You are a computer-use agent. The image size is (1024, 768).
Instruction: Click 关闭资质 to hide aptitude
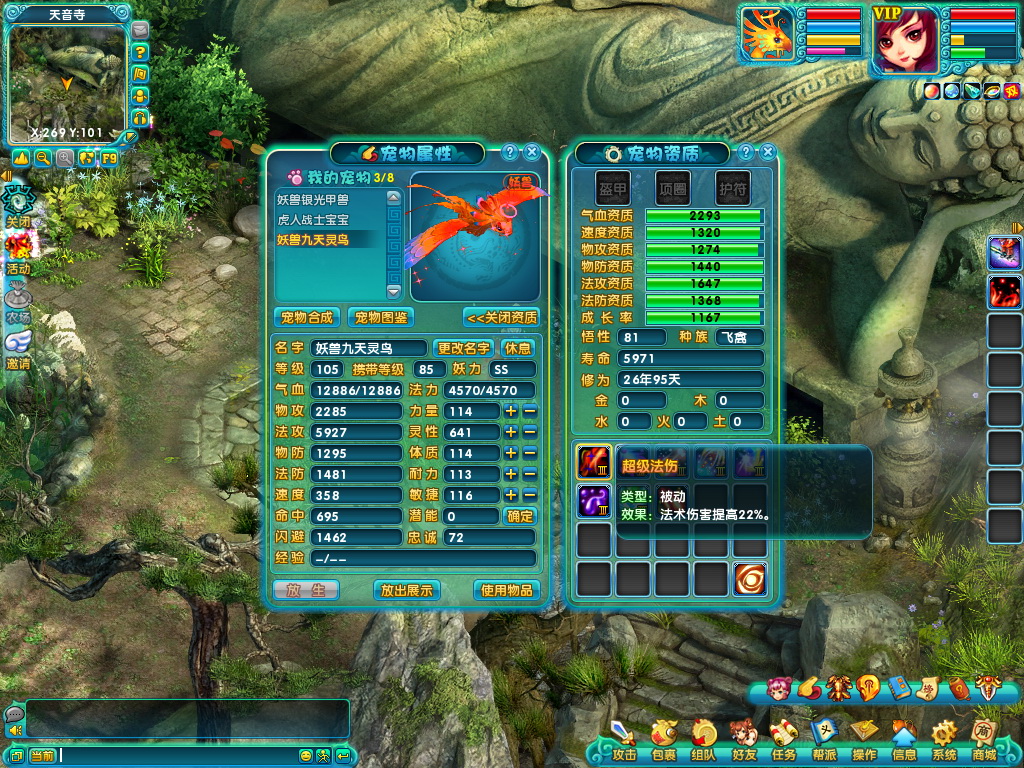pos(501,317)
